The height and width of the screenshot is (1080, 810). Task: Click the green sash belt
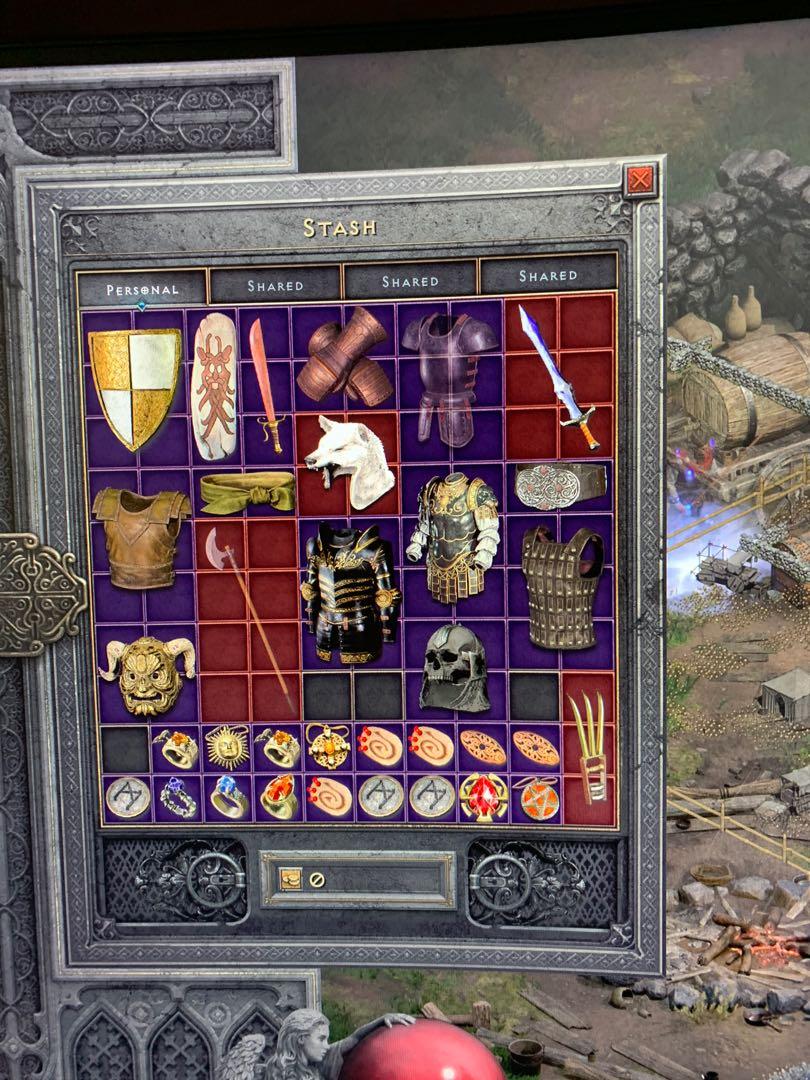click(x=247, y=491)
